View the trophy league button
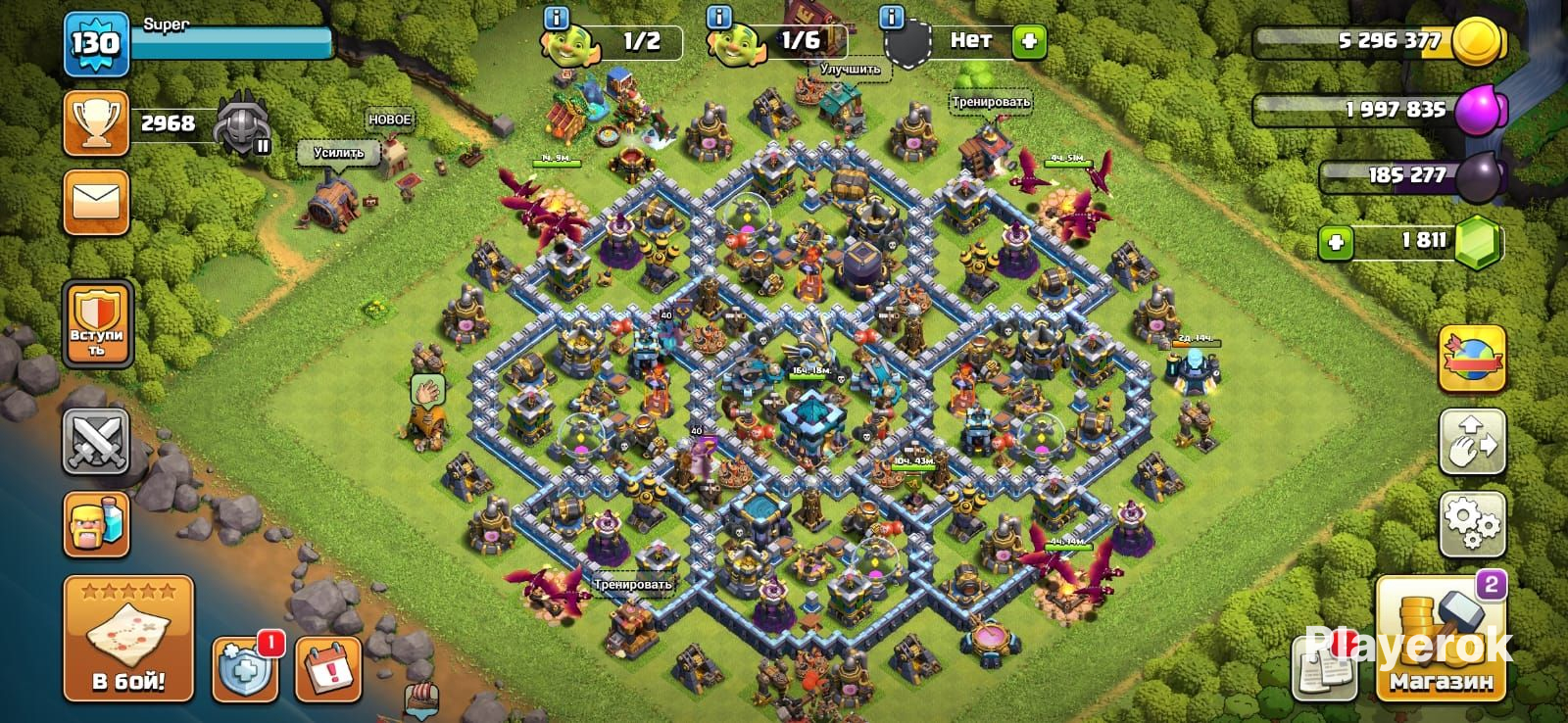Viewport: 1568px width, 723px height. tap(96, 123)
